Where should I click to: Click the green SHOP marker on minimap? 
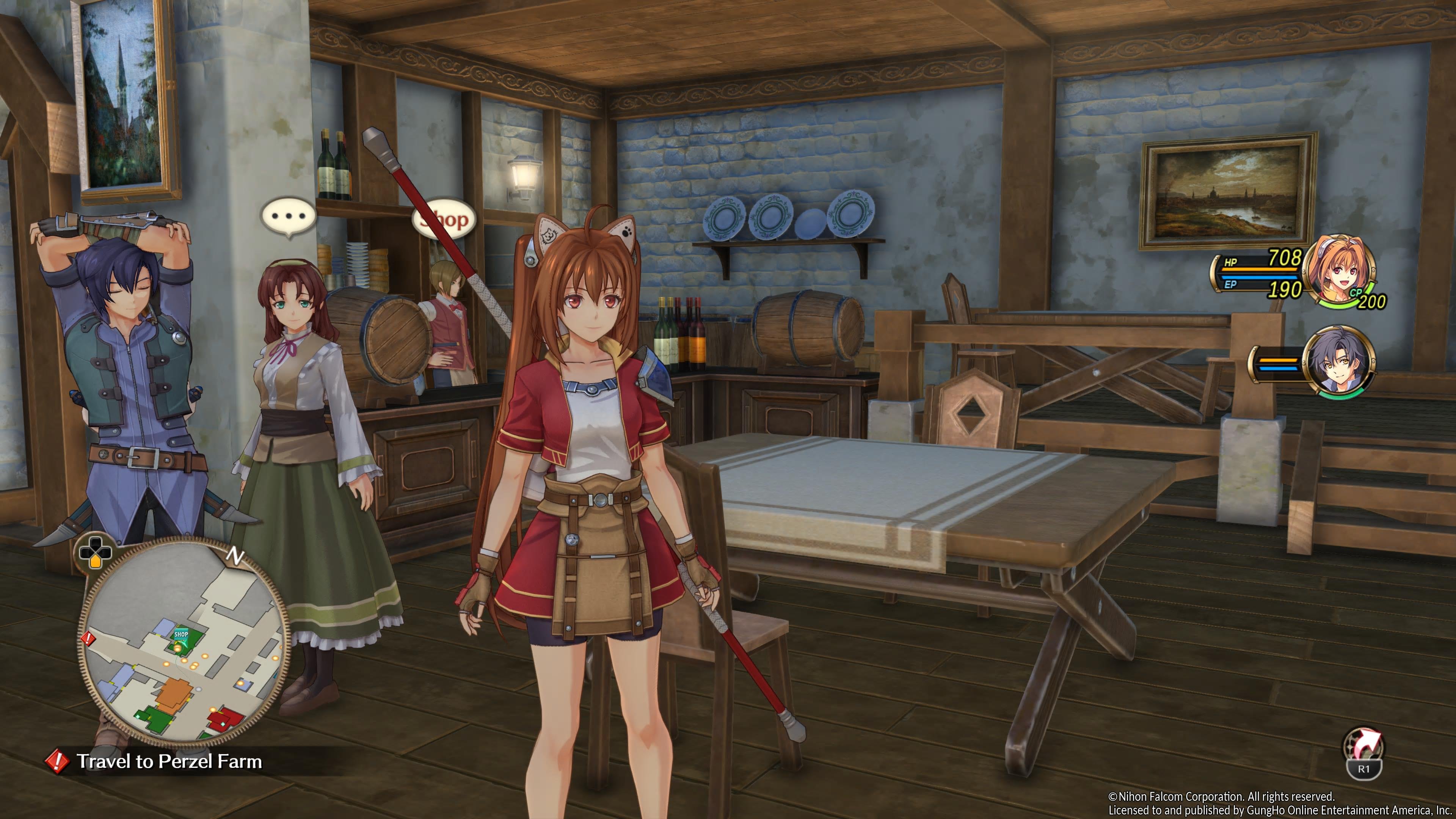point(182,635)
